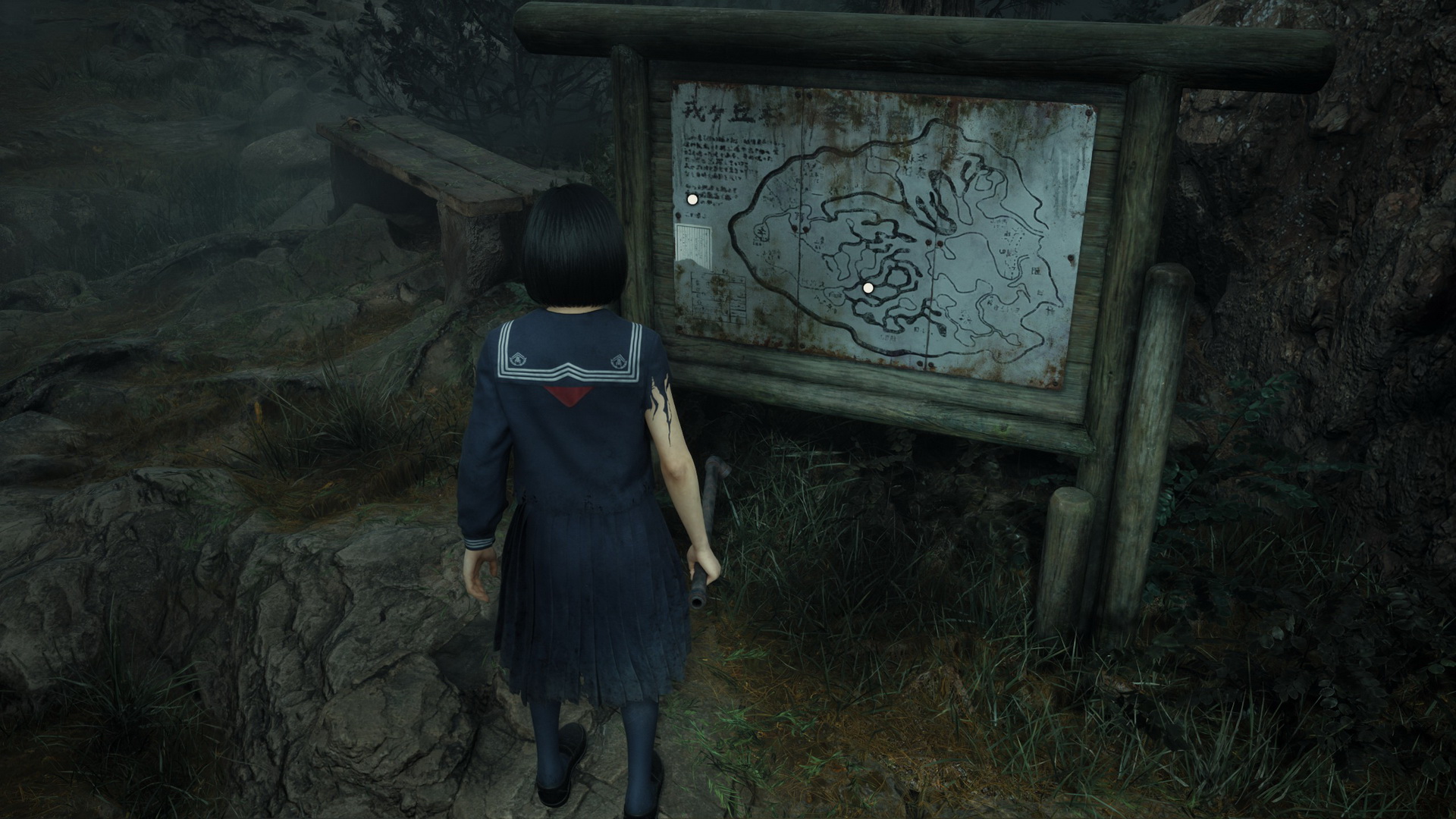Select the white interaction dot beside the sign's text
The height and width of the screenshot is (819, 1456).
tap(692, 199)
